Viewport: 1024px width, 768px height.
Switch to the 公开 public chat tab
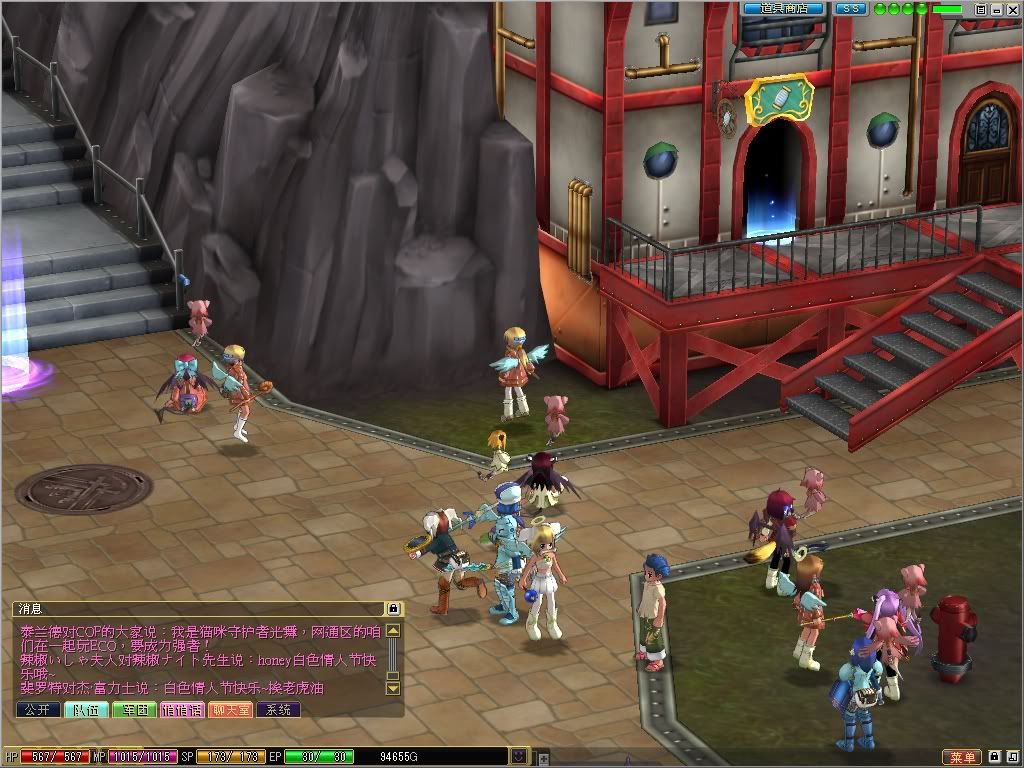pyautogui.click(x=38, y=709)
